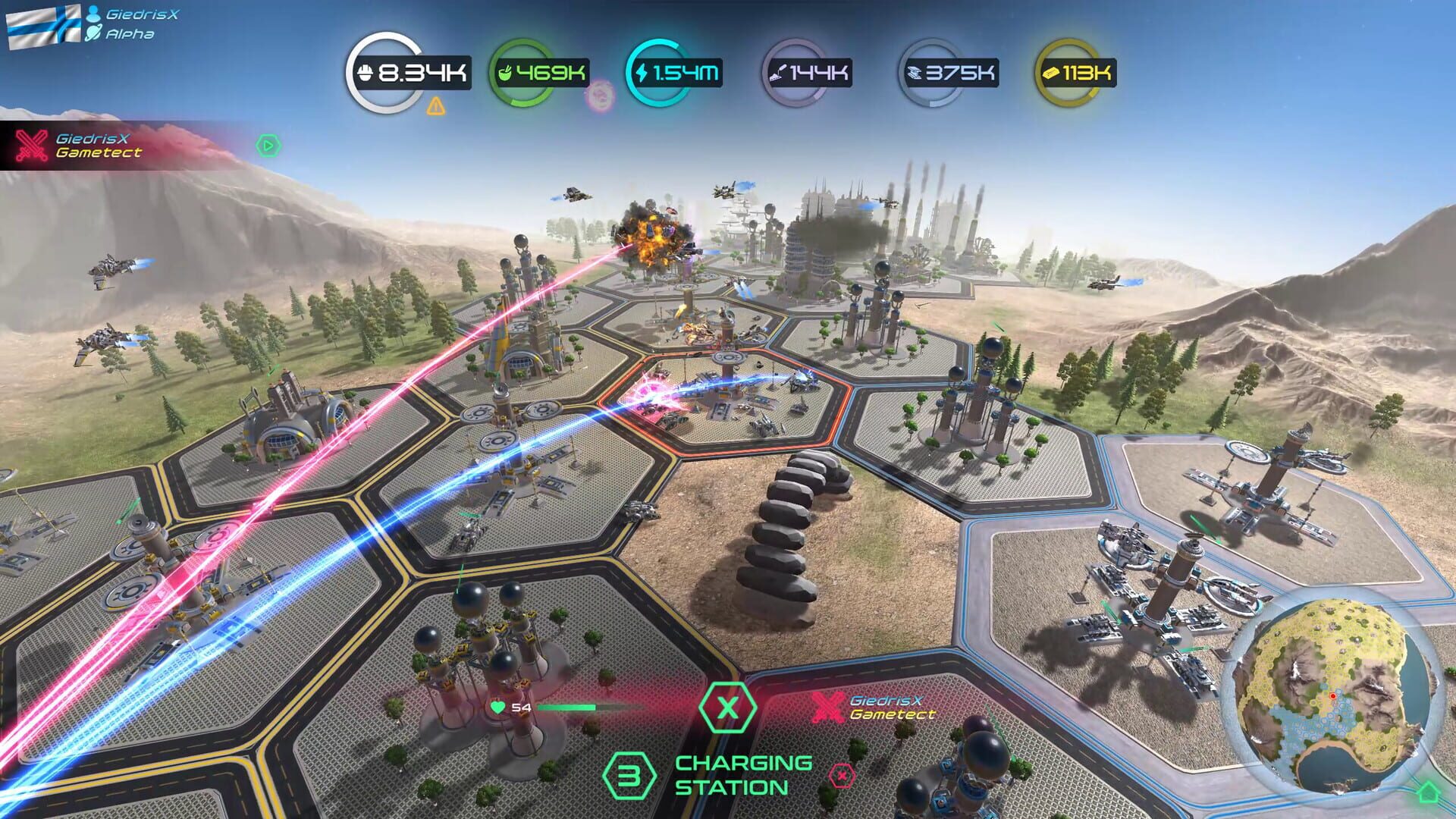Click the Alpha planet icon
Image resolution: width=1456 pixels, height=819 pixels.
coord(93,33)
